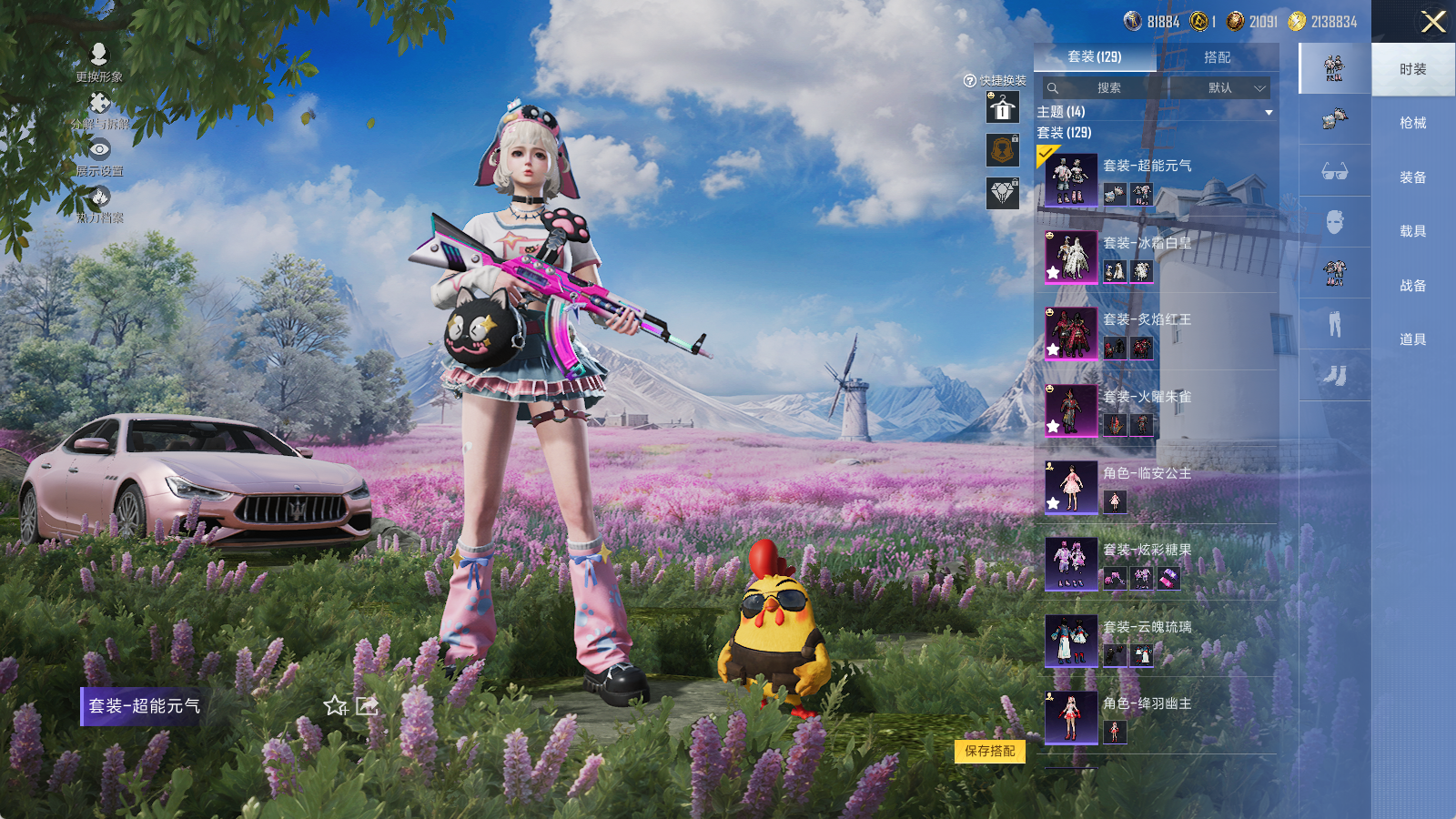This screenshot has height=819, width=1456.
Task: Open the 道具 items category
Action: point(1412,339)
